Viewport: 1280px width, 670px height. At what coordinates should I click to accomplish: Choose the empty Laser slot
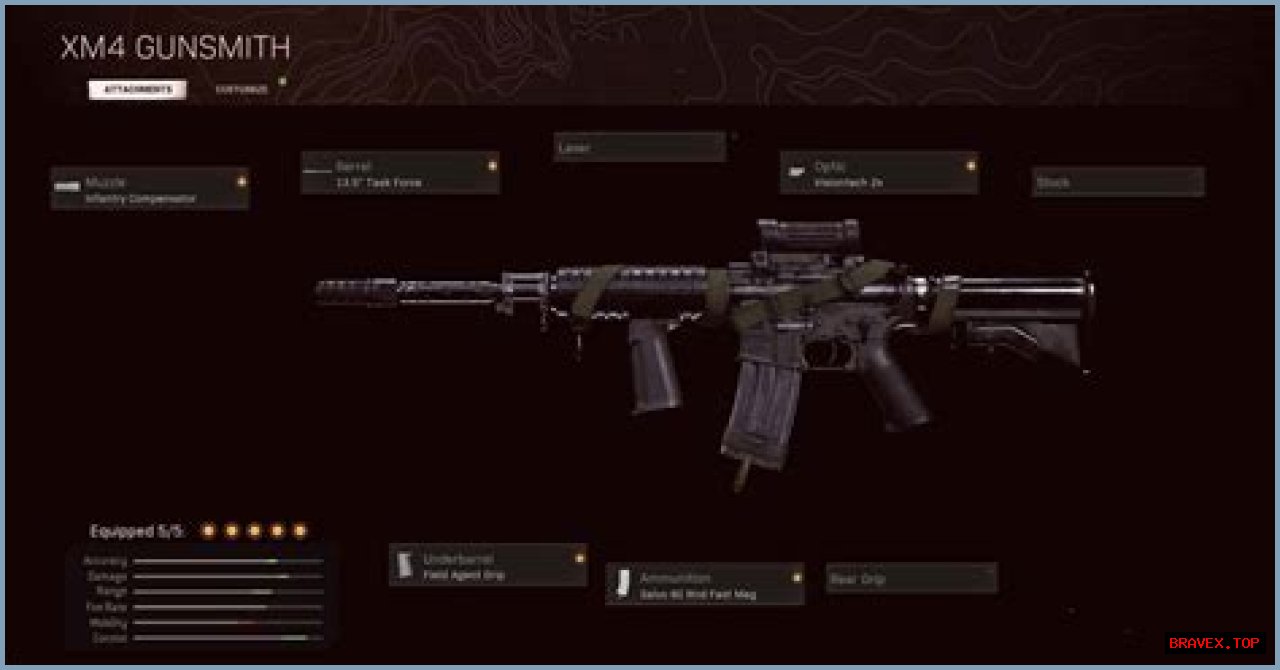click(x=640, y=148)
